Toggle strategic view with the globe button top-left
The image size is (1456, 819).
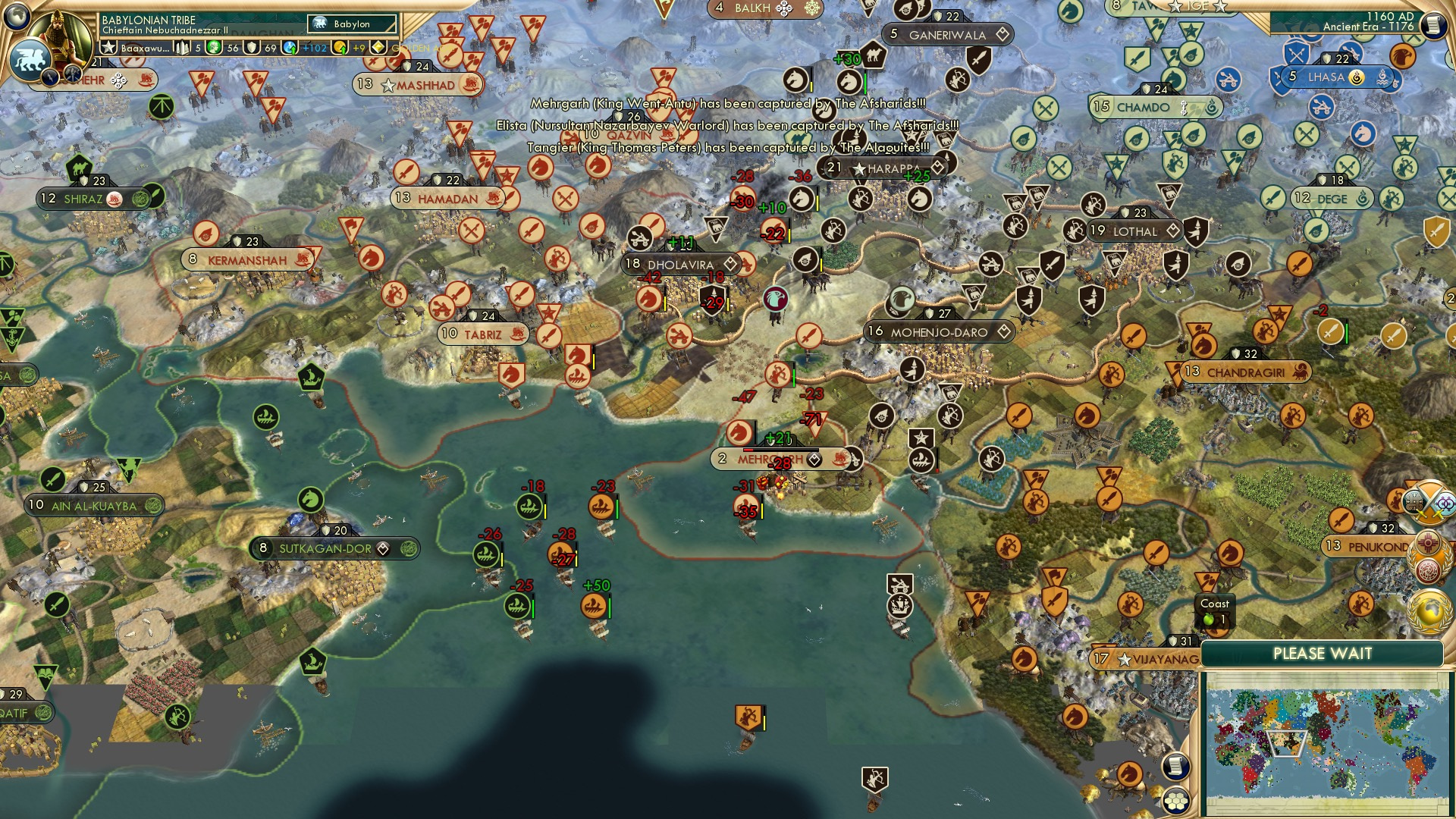pyautogui.click(x=16, y=19)
